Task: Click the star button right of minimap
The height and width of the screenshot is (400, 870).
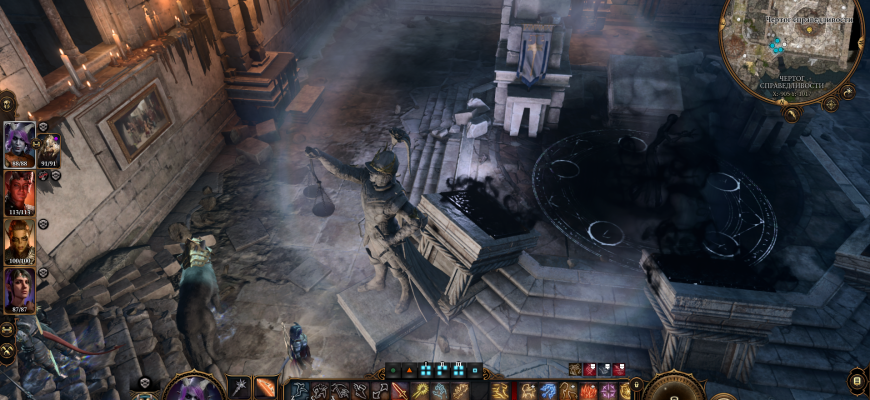Action: pos(848,91)
